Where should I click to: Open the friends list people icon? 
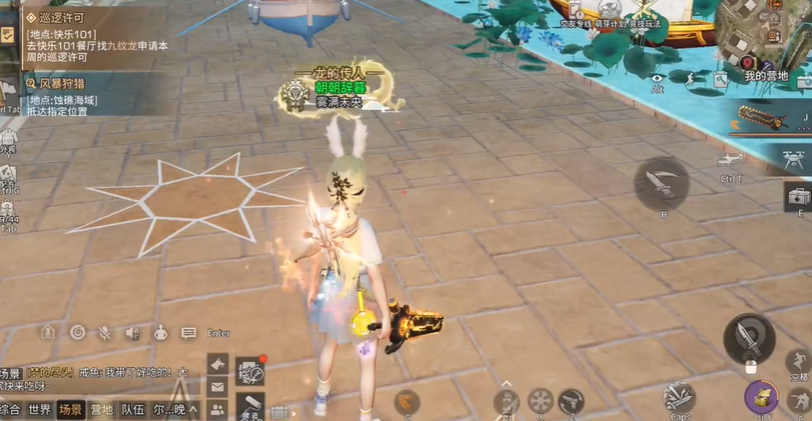217,409
